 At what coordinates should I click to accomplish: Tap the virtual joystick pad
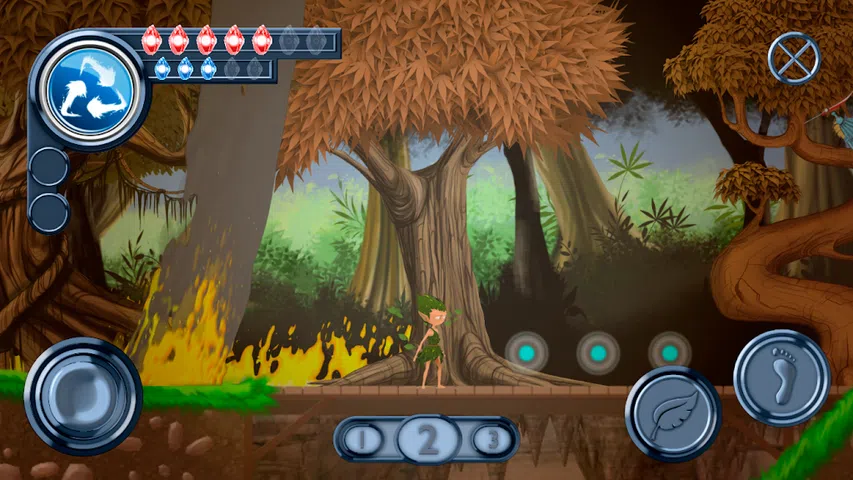pyautogui.click(x=83, y=395)
